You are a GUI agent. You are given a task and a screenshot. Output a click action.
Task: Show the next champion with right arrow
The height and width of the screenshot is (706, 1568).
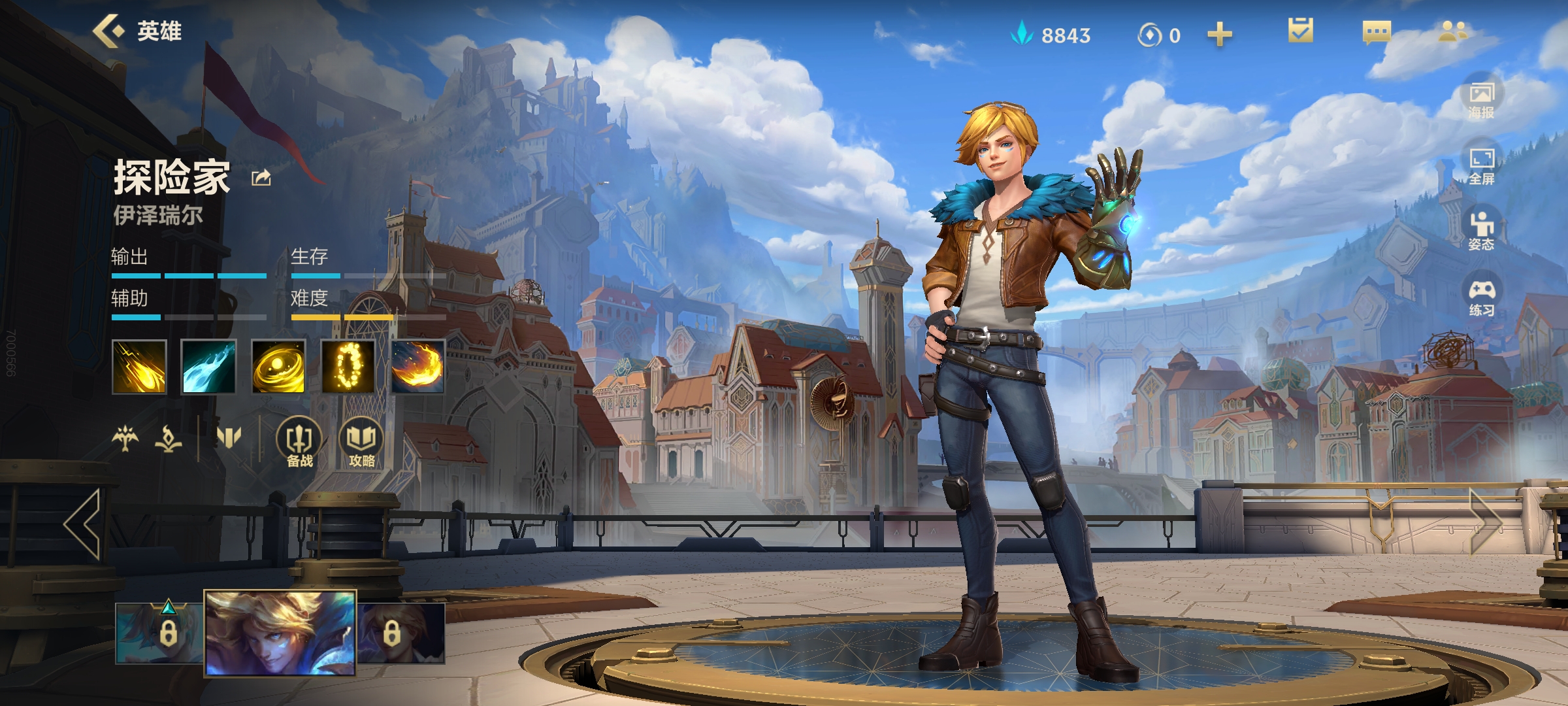click(x=1486, y=524)
